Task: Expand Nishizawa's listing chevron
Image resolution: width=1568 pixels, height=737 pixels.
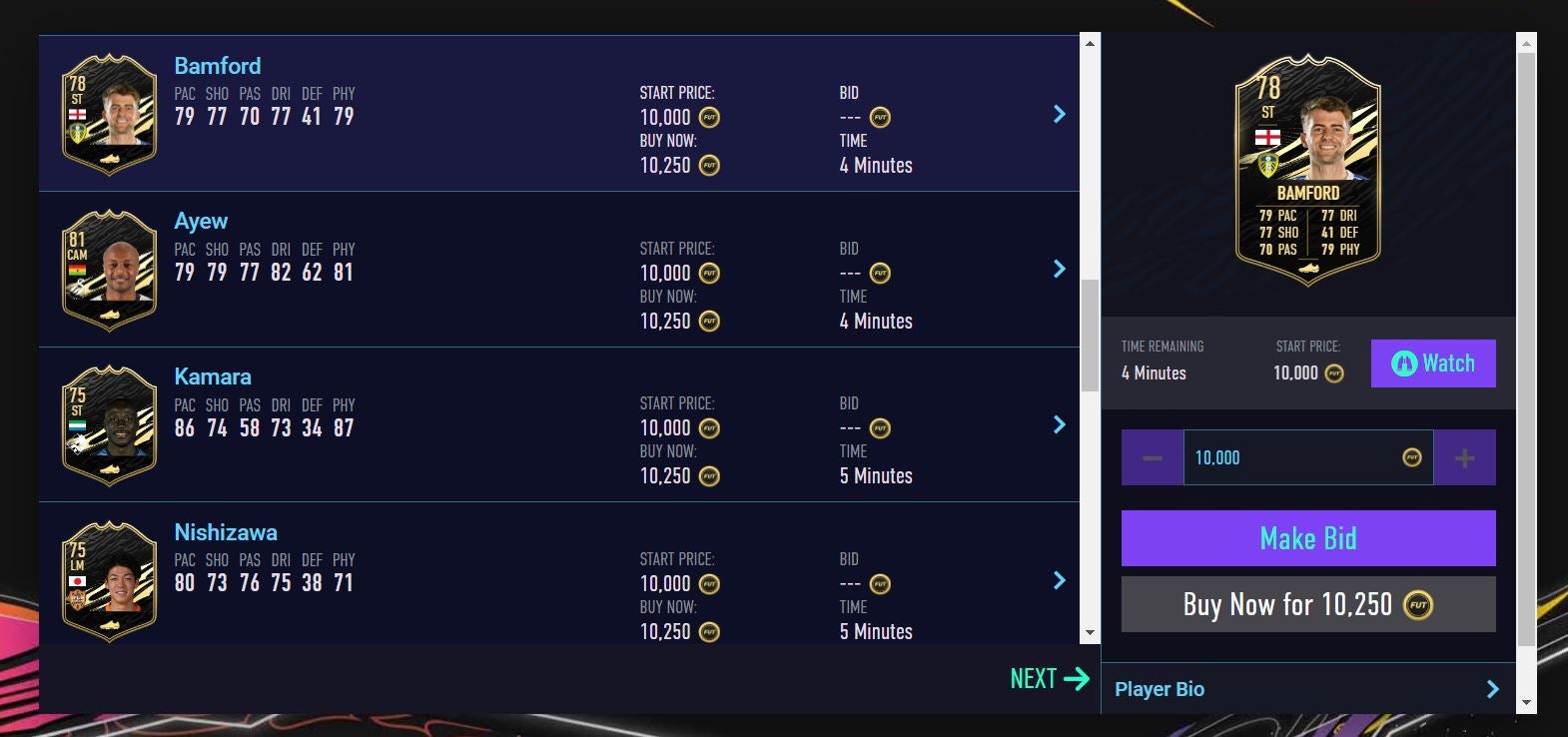Action: [1059, 580]
